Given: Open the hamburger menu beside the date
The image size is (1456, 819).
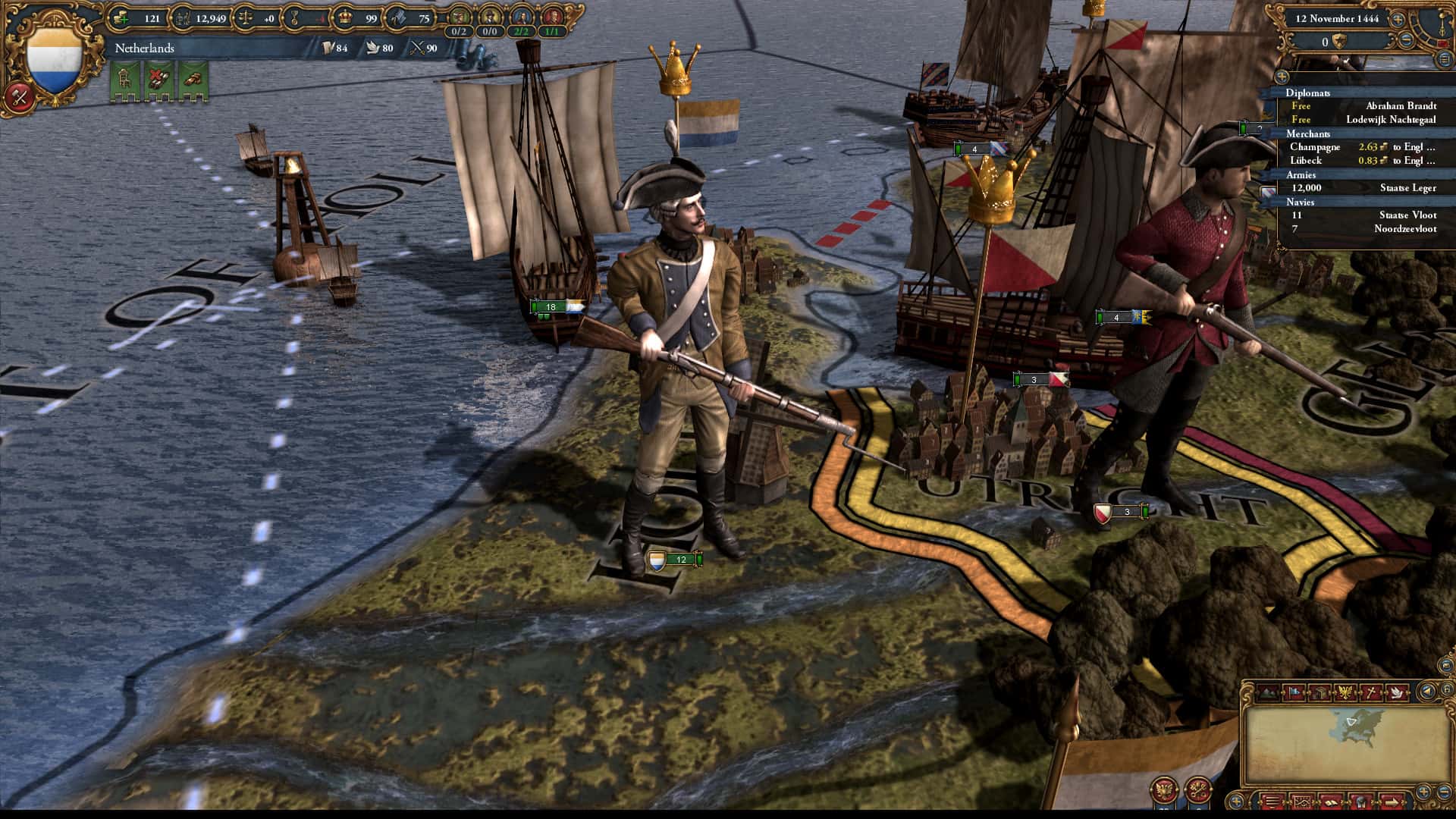Looking at the screenshot, I should 1444,60.
